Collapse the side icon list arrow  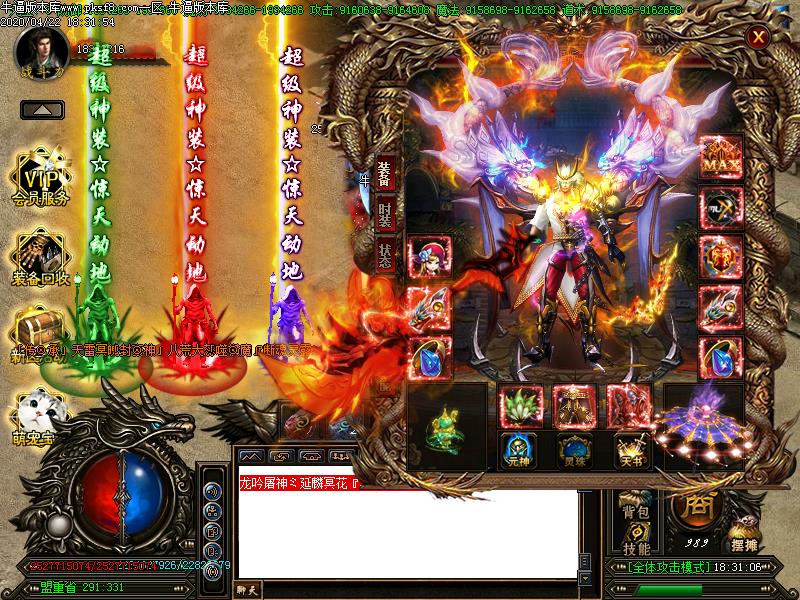42,109
